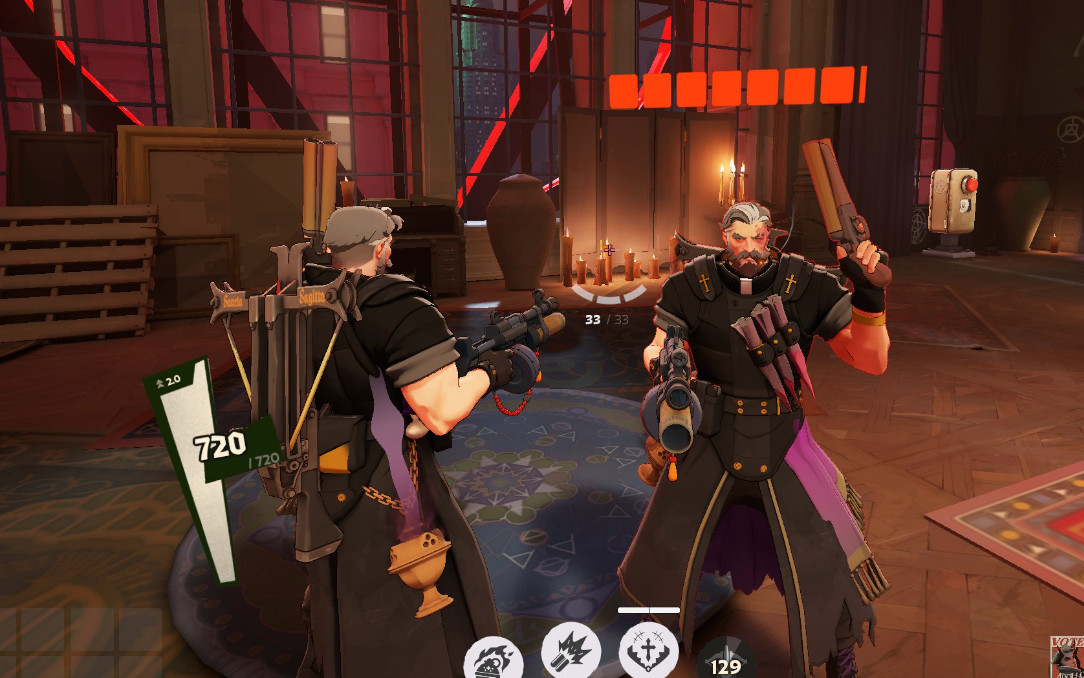Use the winged cross ability
Image resolution: width=1084 pixels, height=678 pixels.
pyautogui.click(x=648, y=651)
